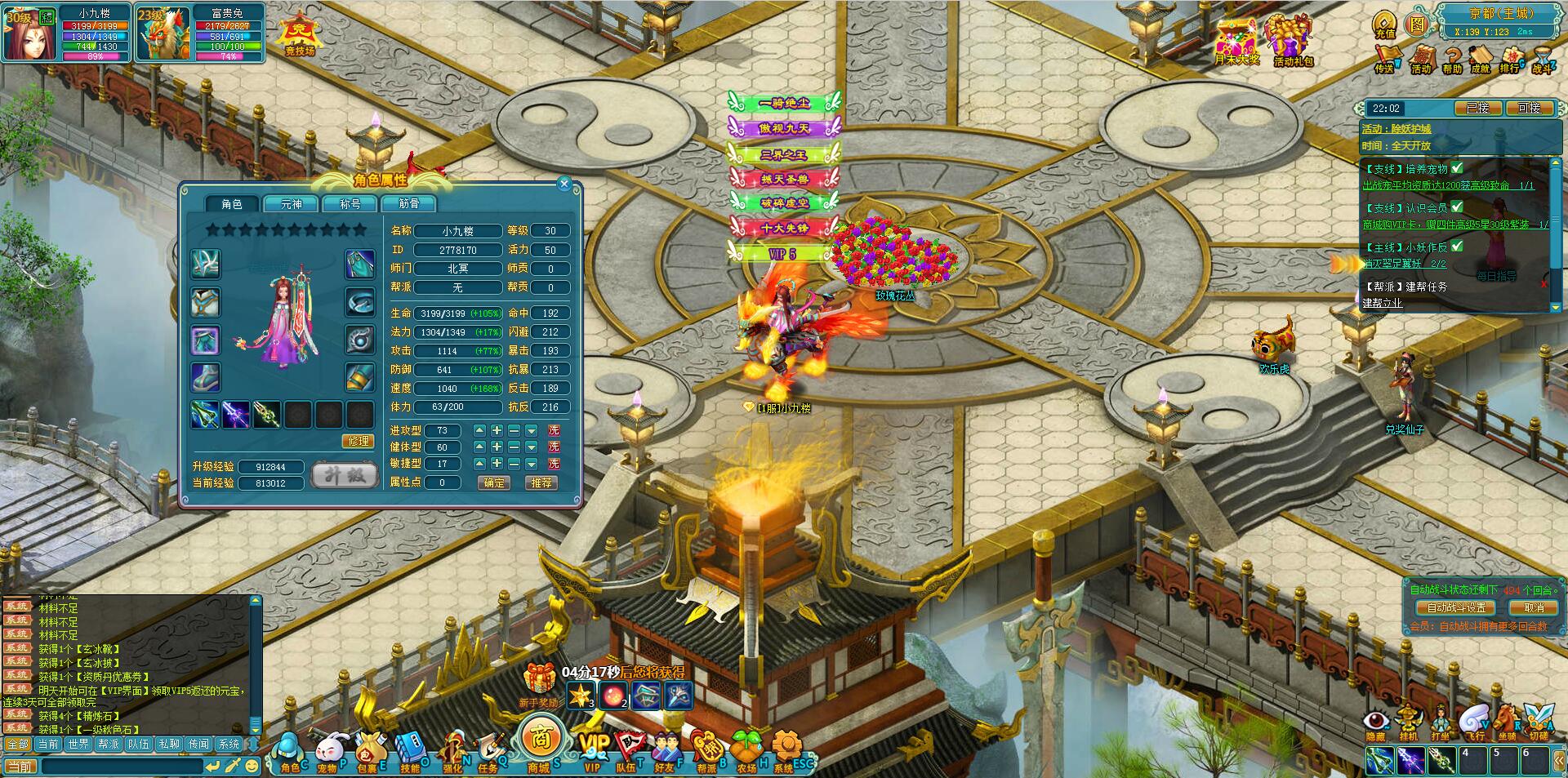
Task: Level up with the 升级 button
Action: 345,475
